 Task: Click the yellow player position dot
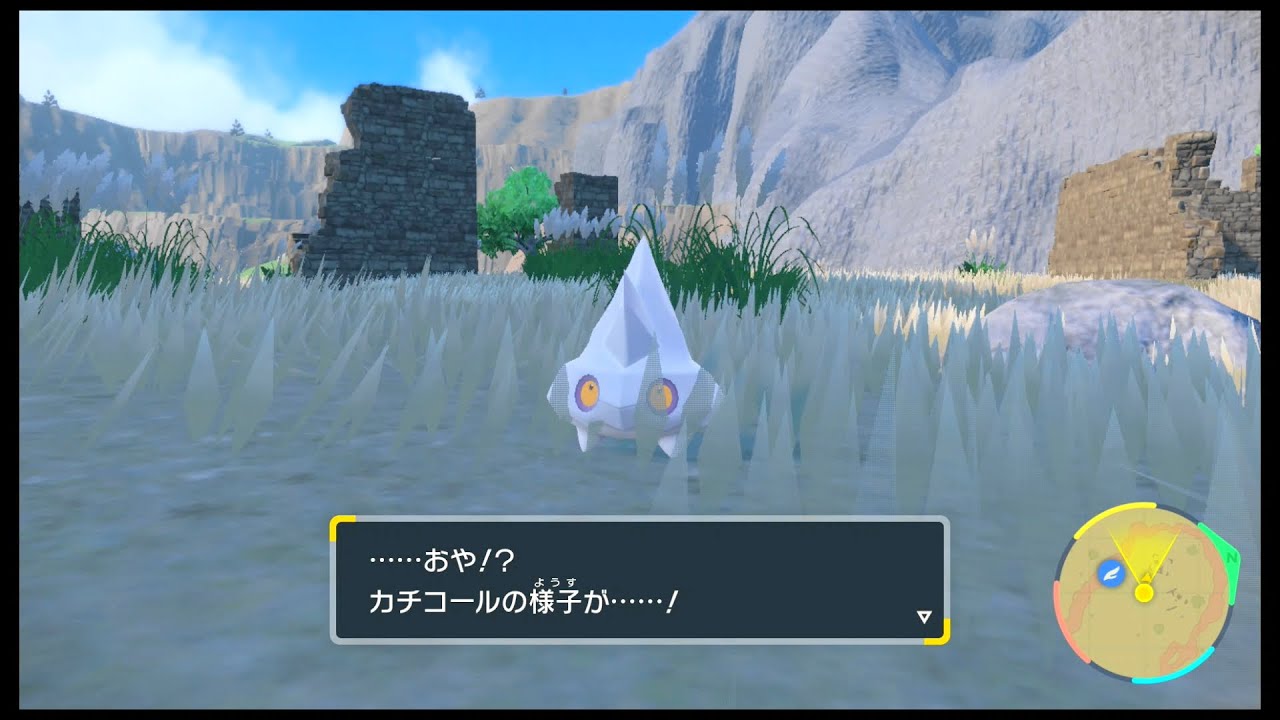point(1143,592)
